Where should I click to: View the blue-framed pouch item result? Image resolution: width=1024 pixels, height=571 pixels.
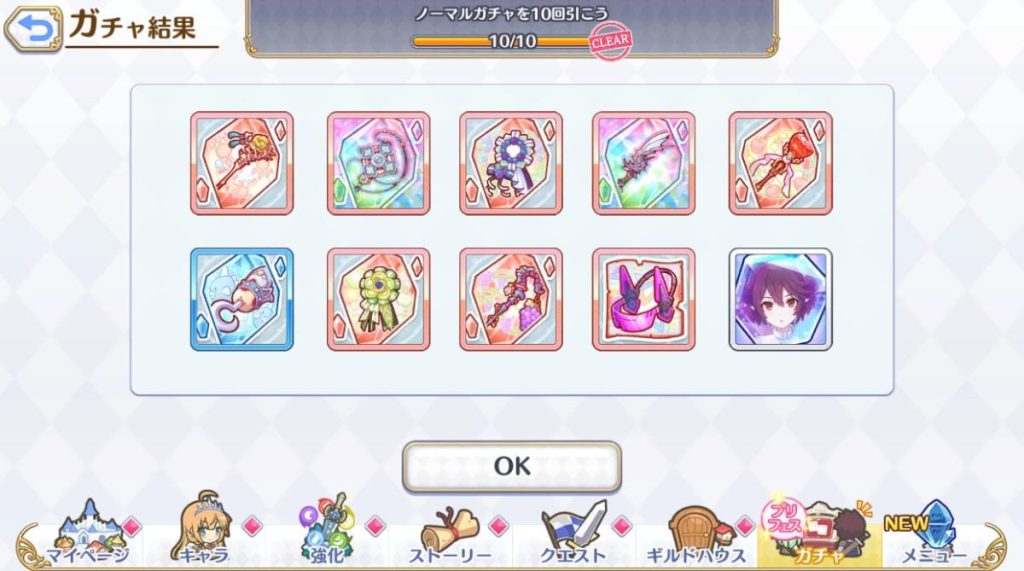242,299
